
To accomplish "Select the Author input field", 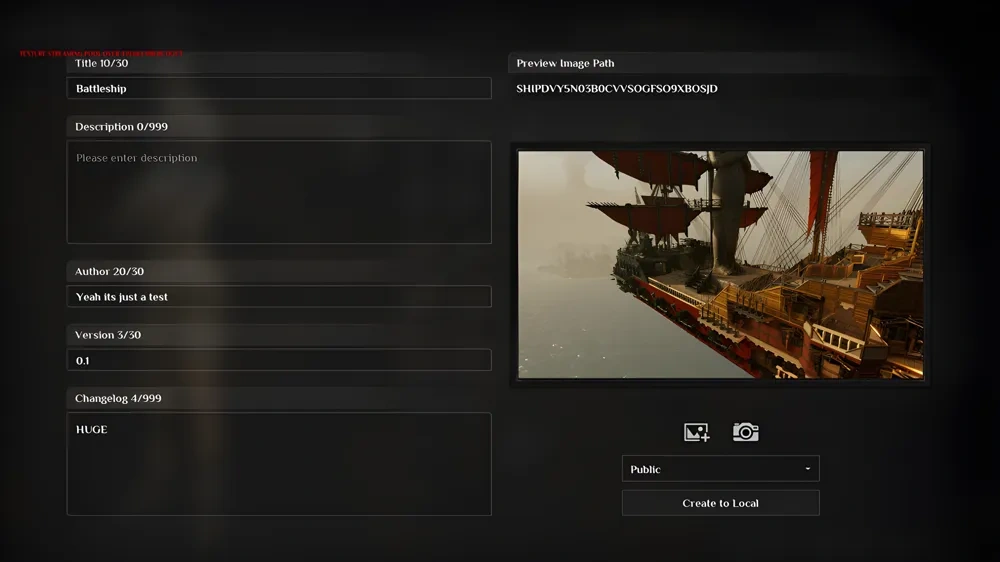I will coord(279,297).
